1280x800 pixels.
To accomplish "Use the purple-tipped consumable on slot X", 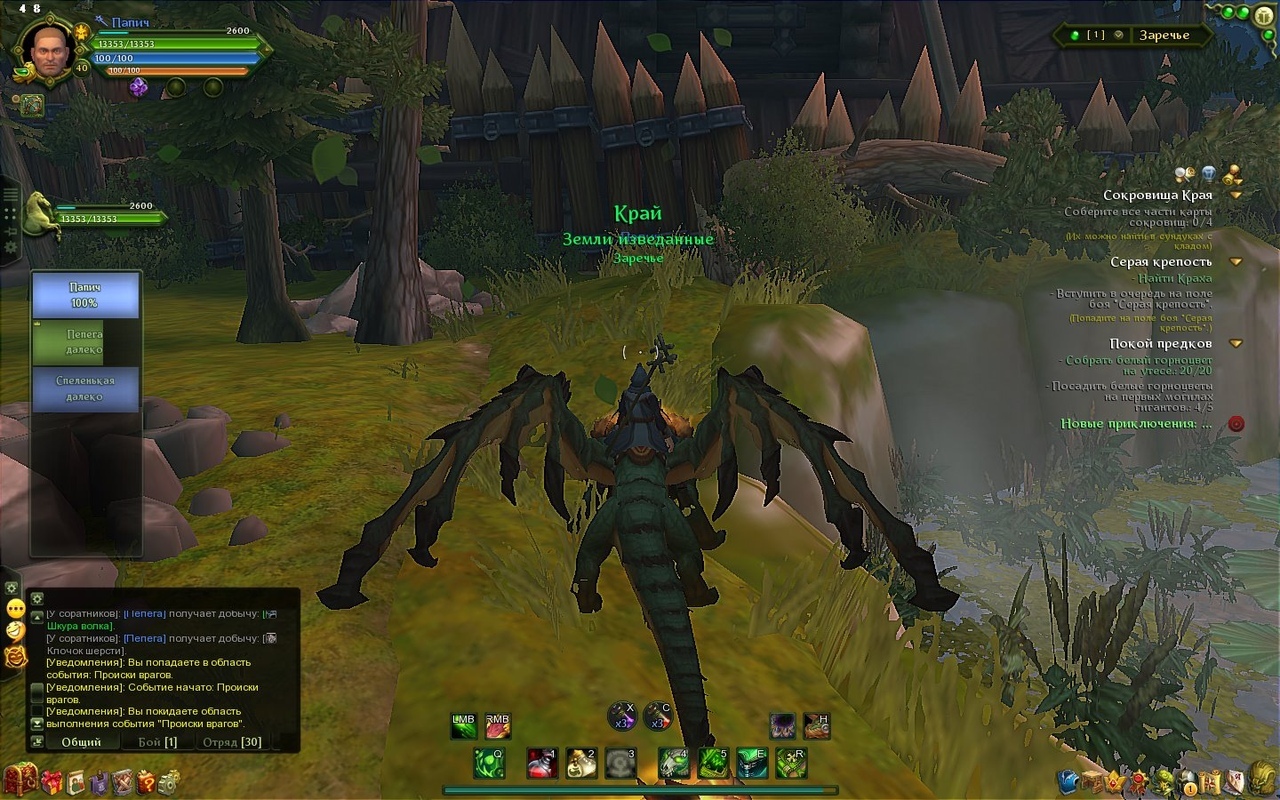I will (623, 716).
